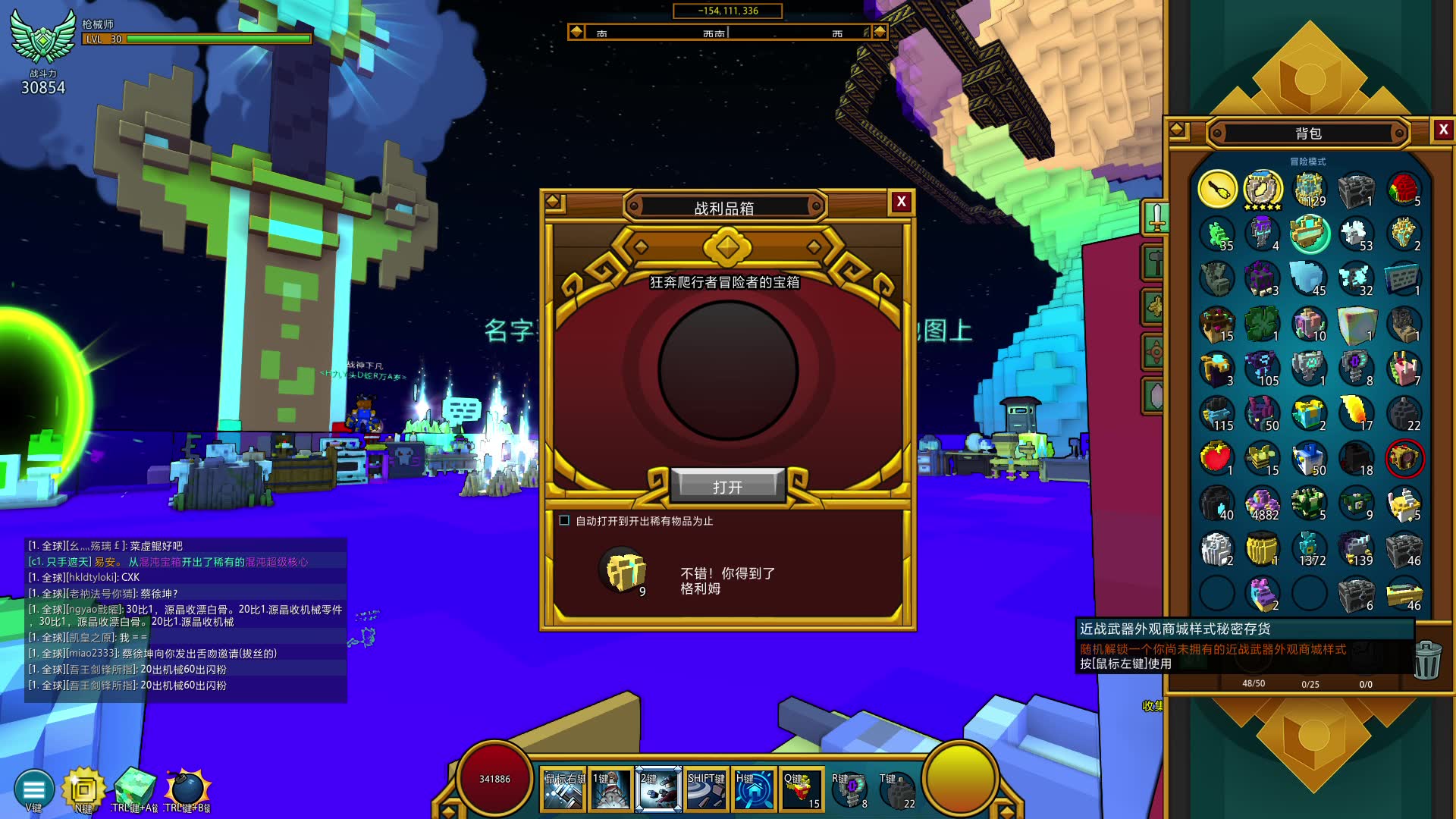Click the trash can to discard items
1456x819 pixels.
[1426, 660]
